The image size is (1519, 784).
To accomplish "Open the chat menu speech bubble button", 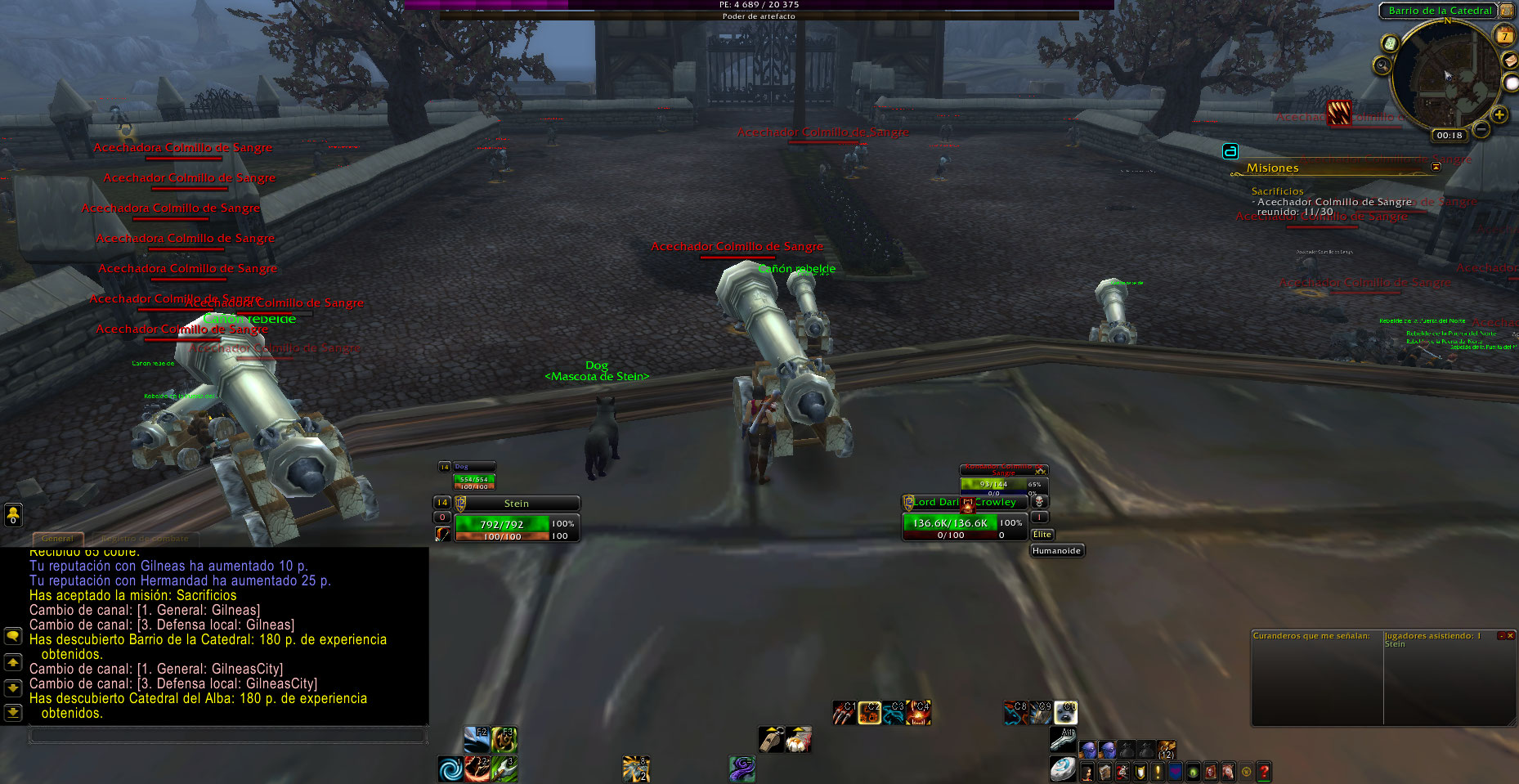I will (x=13, y=636).
